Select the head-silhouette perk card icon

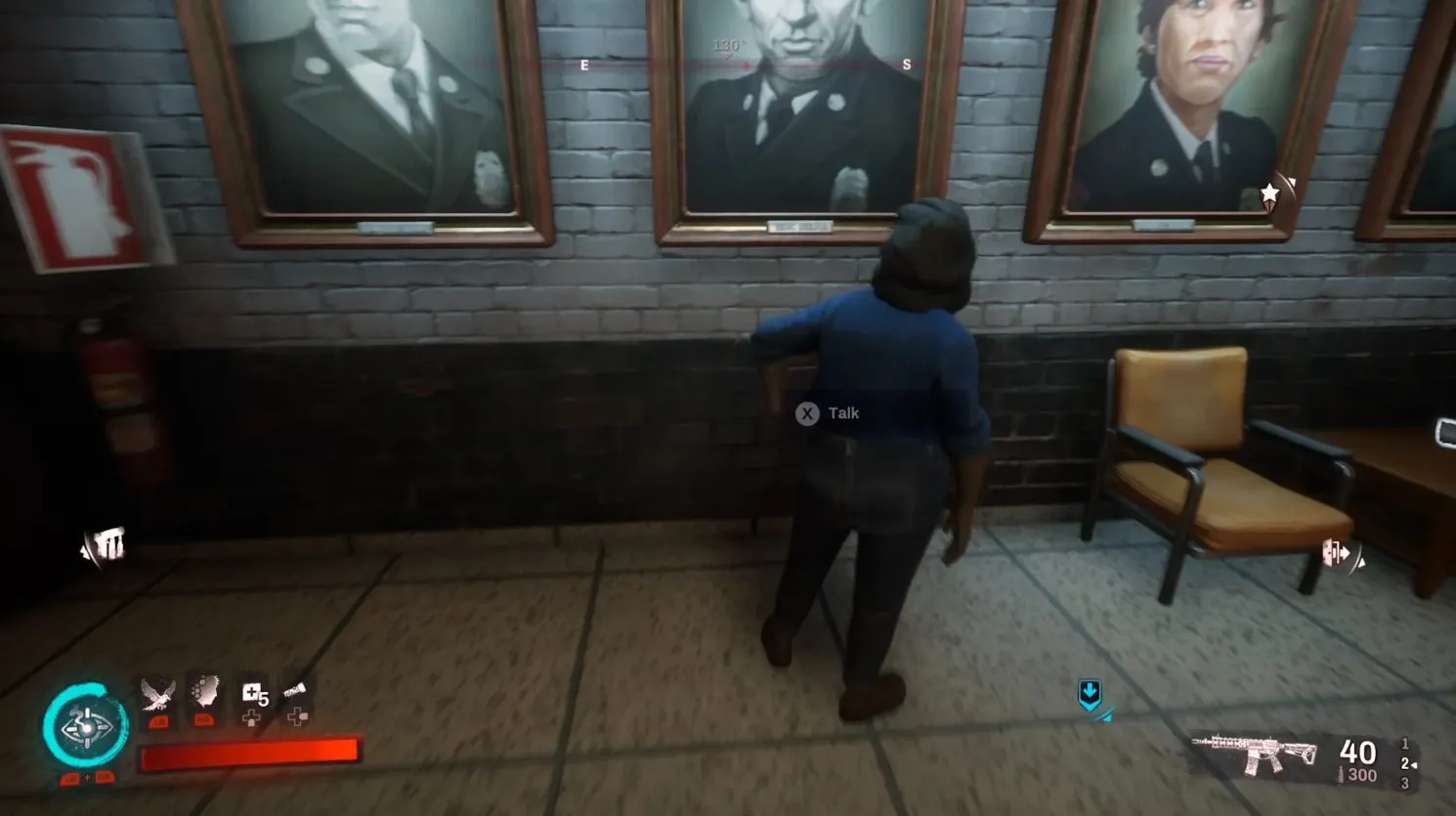205,691
